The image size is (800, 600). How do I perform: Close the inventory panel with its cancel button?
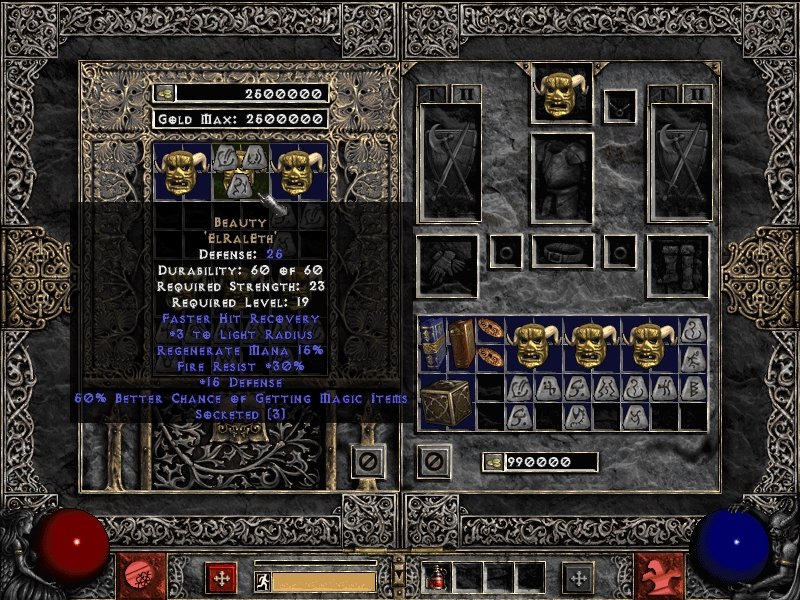433,462
